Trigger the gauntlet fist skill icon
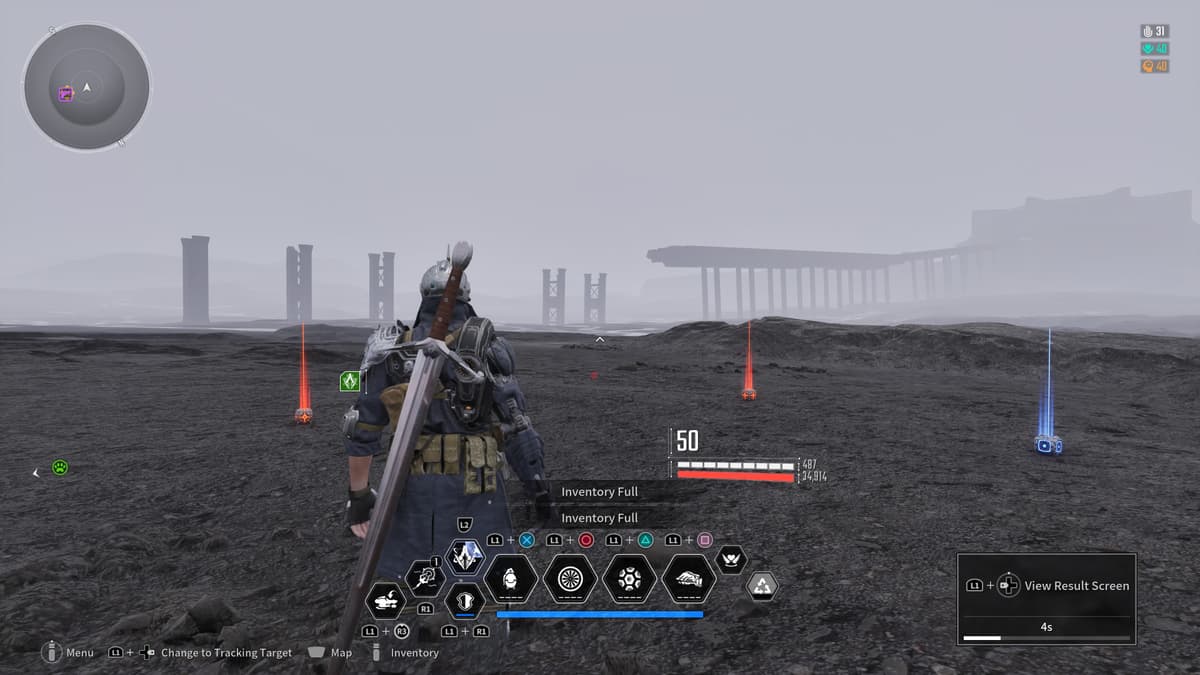 pyautogui.click(x=688, y=578)
